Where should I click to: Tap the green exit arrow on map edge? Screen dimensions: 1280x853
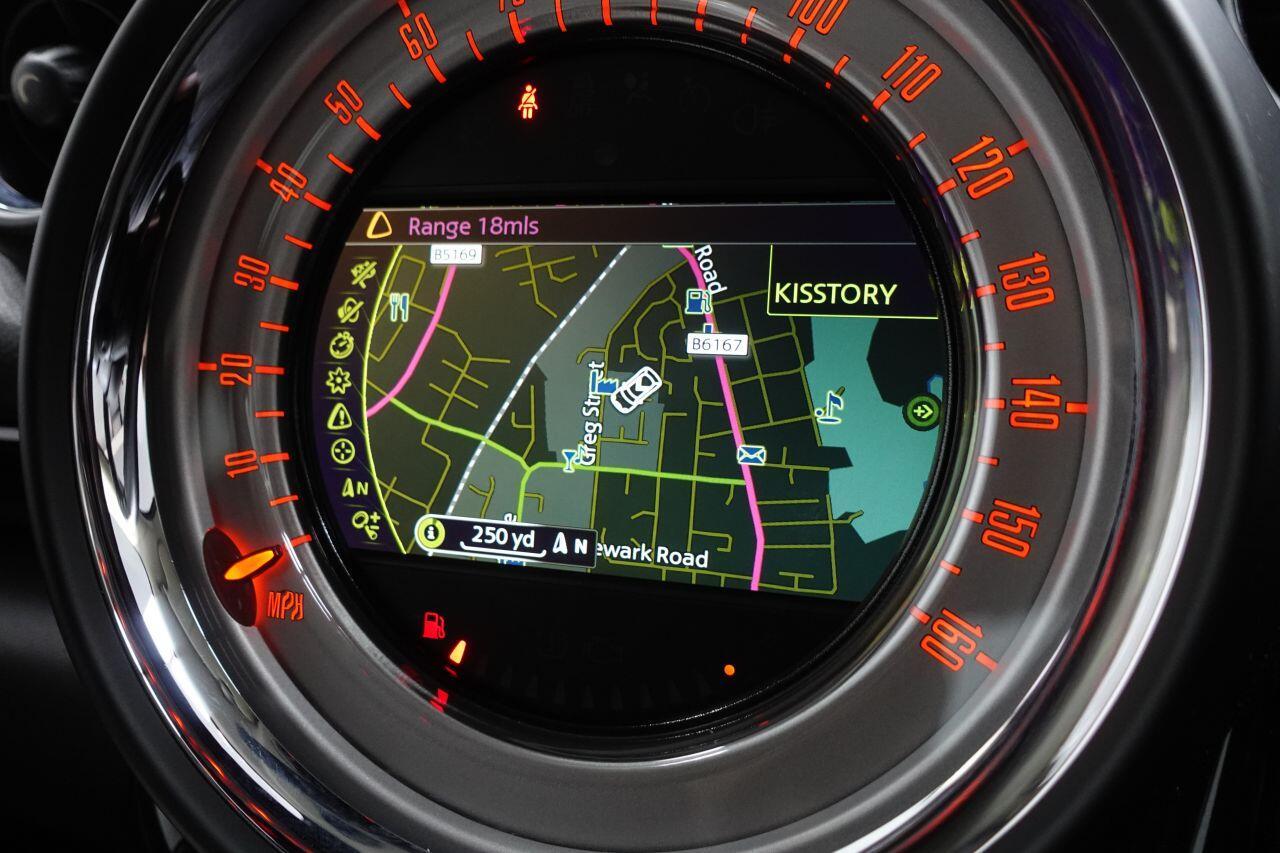(922, 410)
